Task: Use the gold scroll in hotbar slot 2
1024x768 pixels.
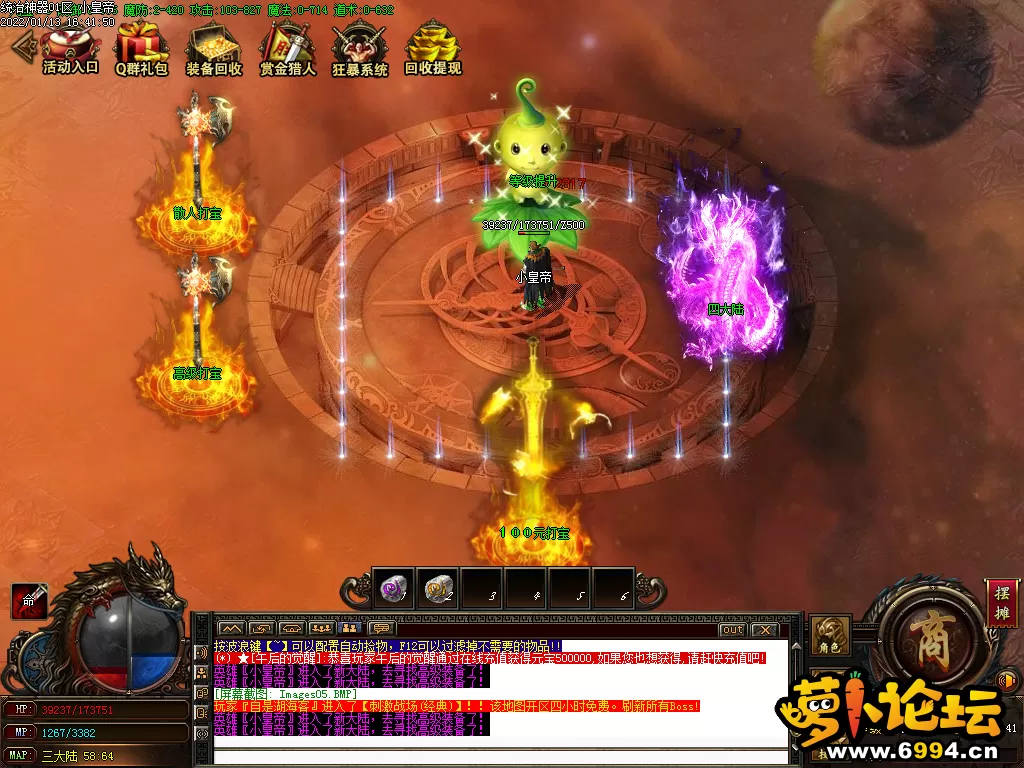Action: [x=437, y=589]
